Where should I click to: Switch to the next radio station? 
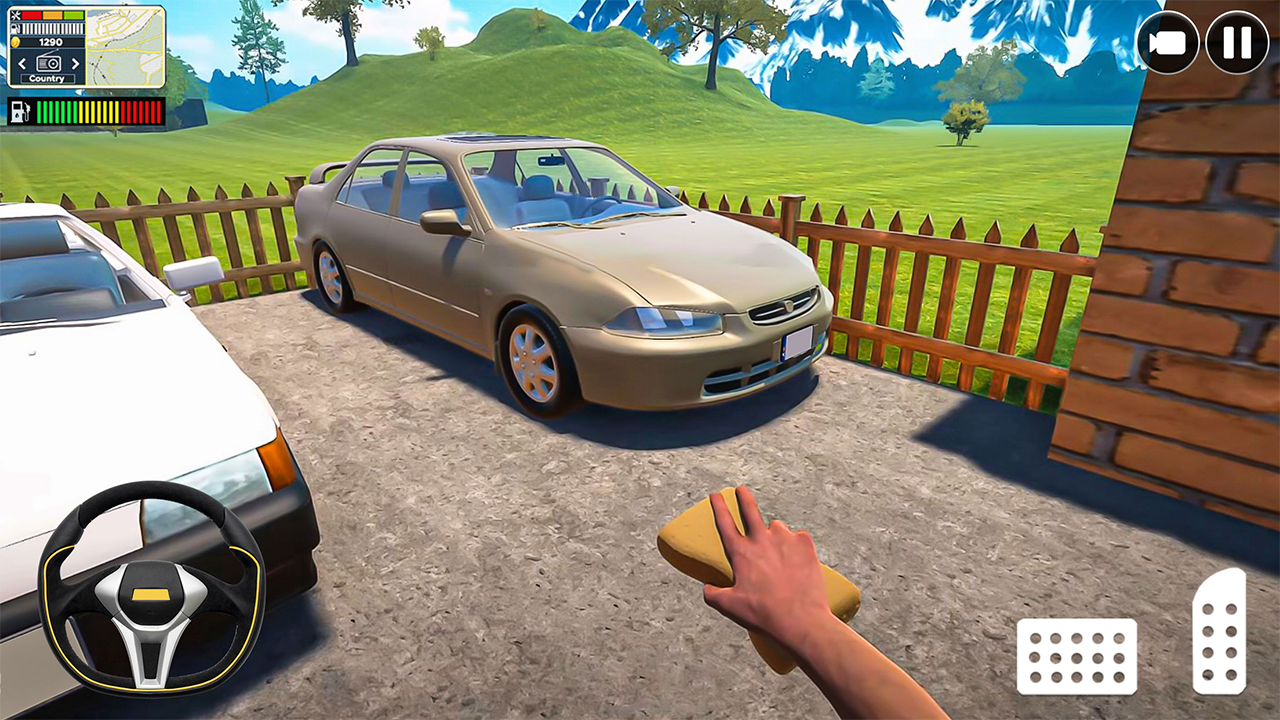(x=75, y=63)
